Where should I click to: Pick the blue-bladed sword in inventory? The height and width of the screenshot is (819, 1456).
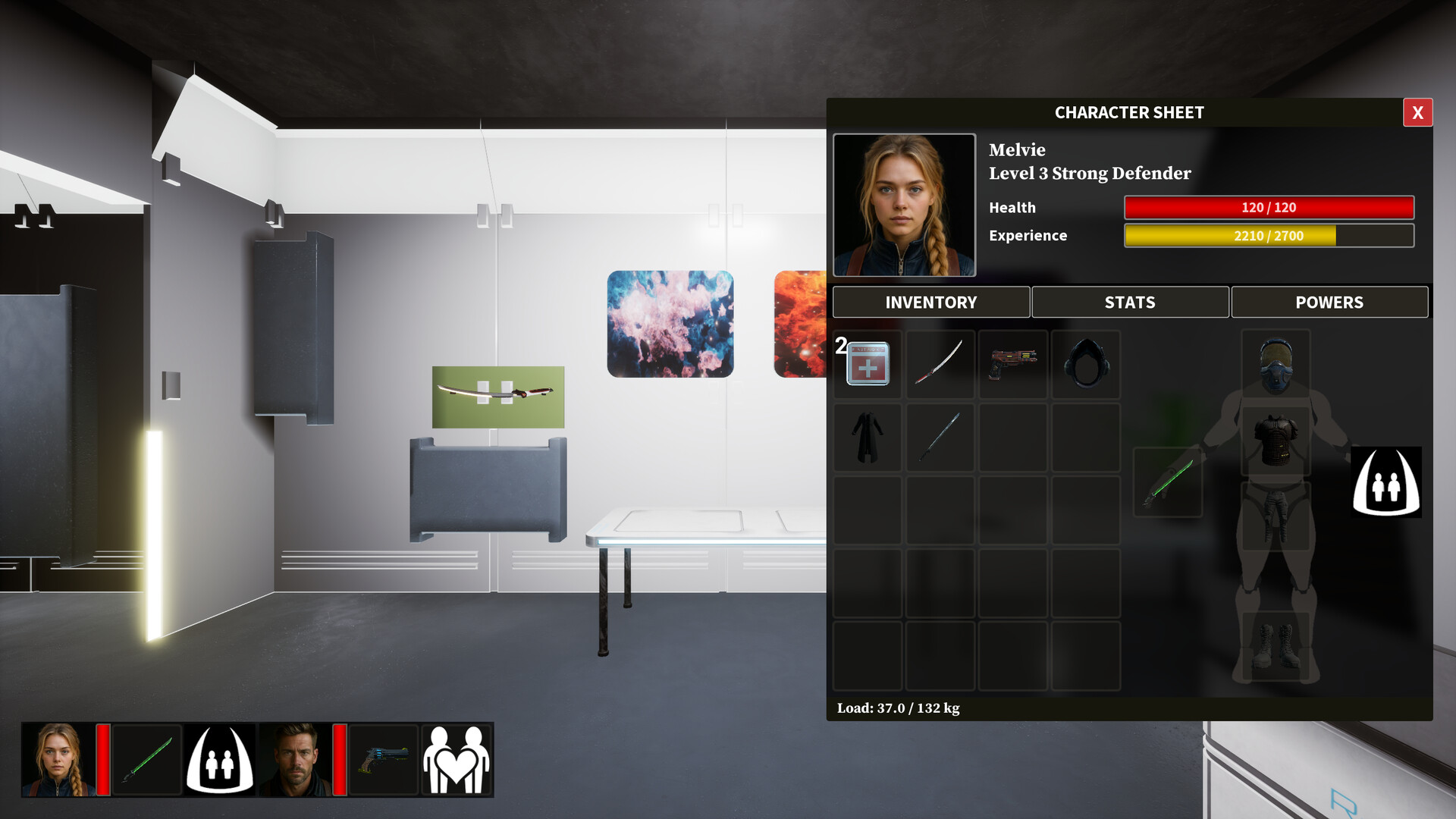(x=940, y=438)
